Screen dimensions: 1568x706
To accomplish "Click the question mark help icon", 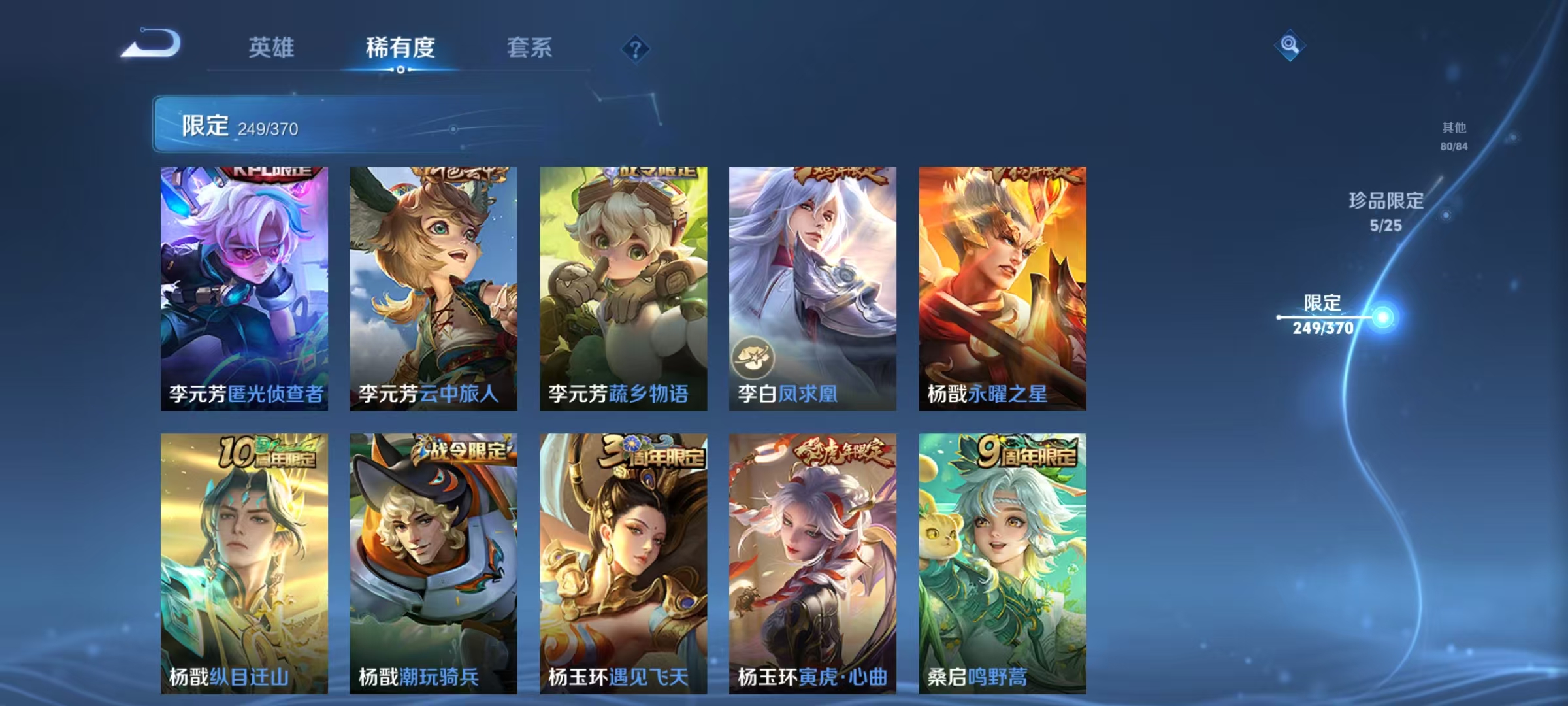I will coord(635,47).
